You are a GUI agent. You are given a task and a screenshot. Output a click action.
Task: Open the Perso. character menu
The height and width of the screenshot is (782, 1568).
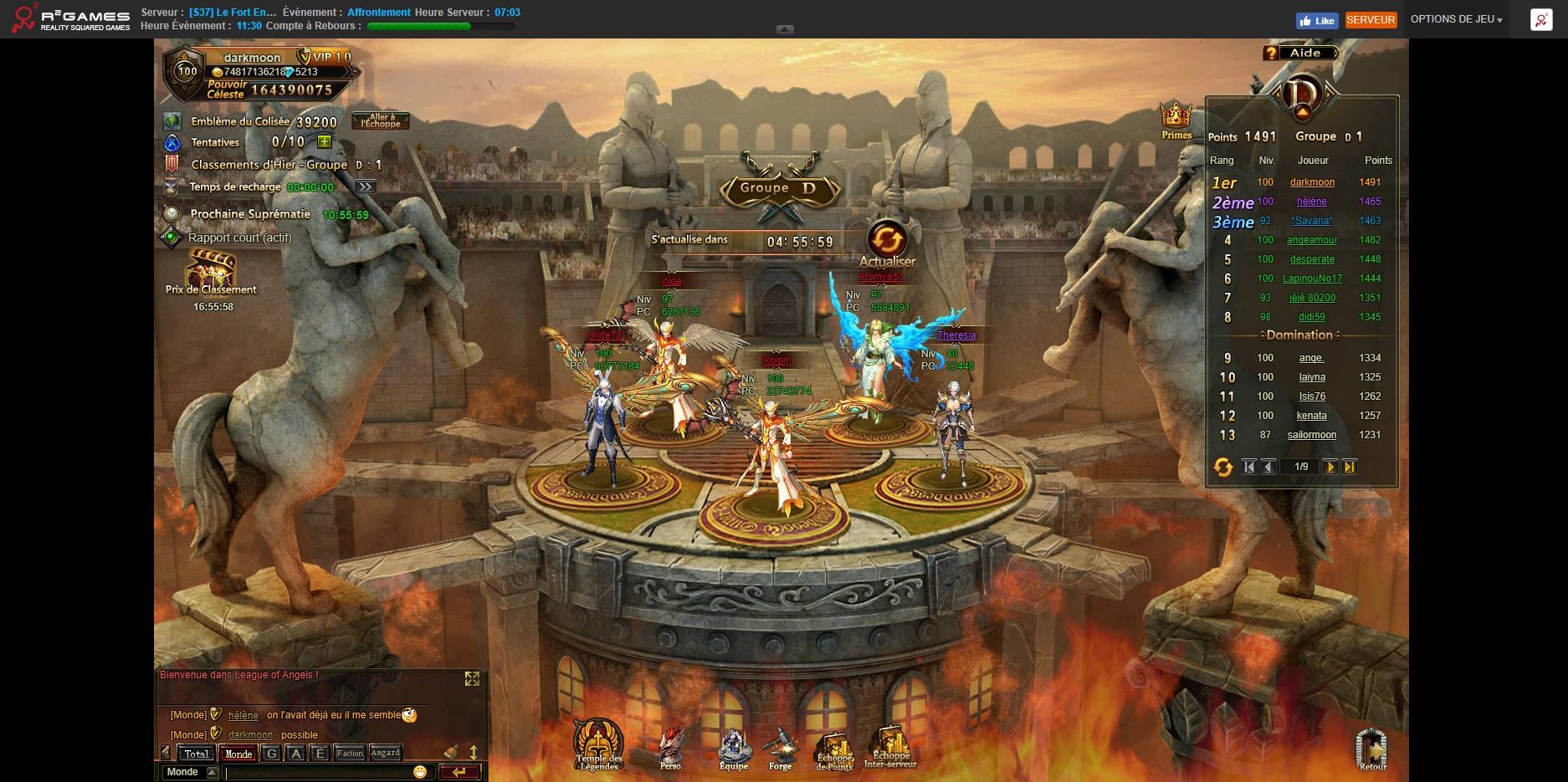(x=671, y=746)
